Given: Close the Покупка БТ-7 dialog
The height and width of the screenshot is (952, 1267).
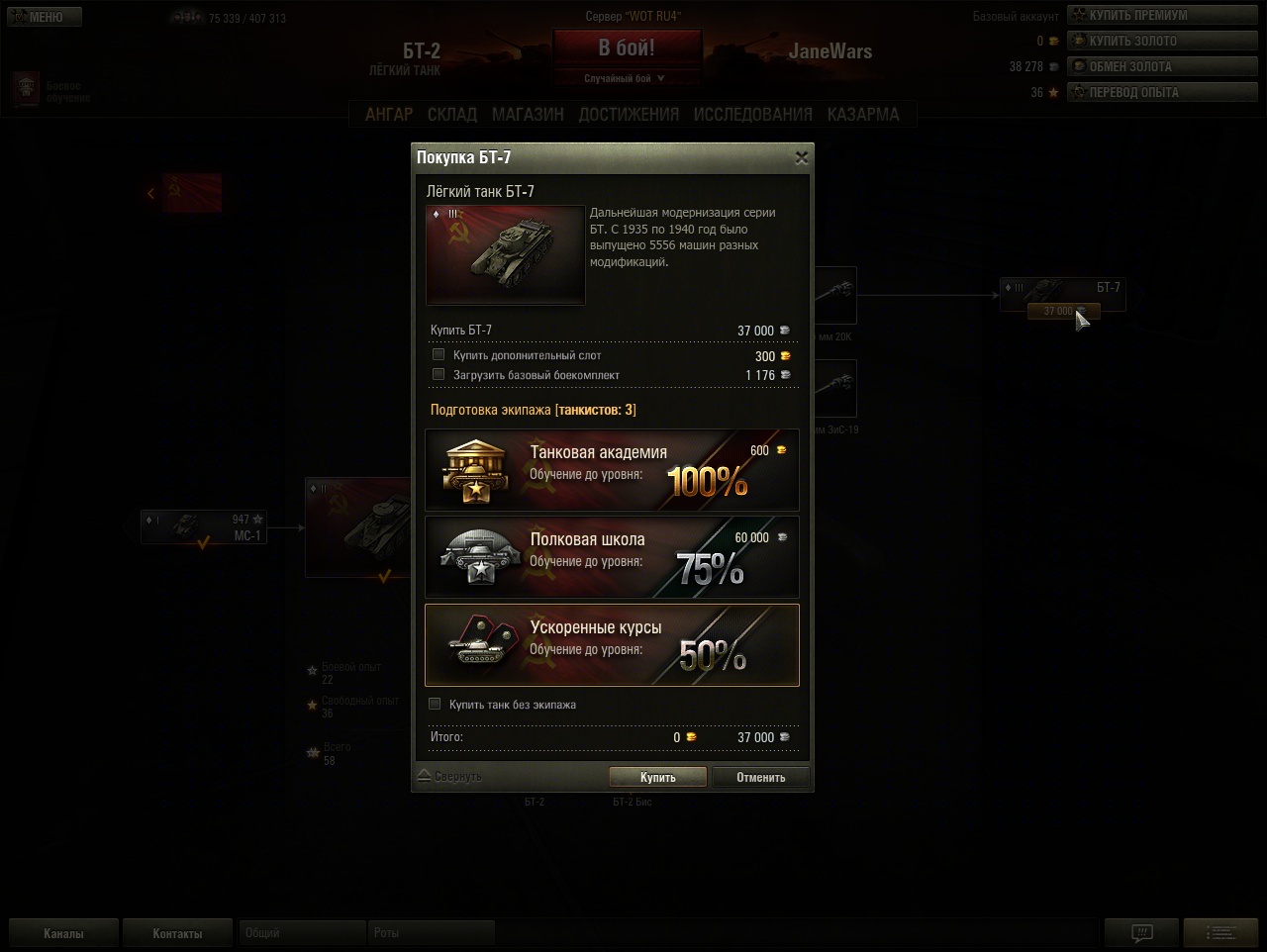Looking at the screenshot, I should click(802, 157).
